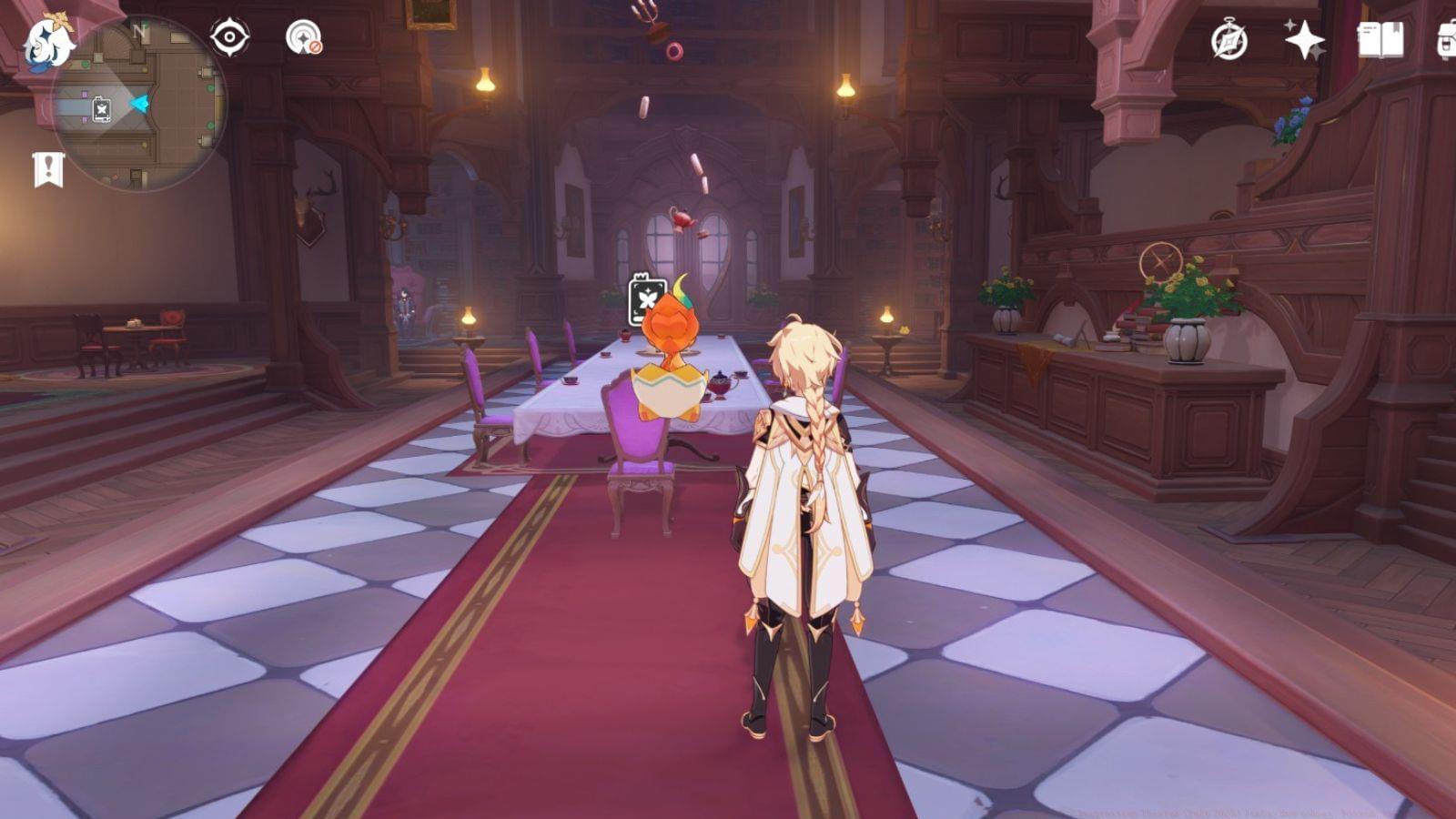Open the compass events icon

(1228, 41)
